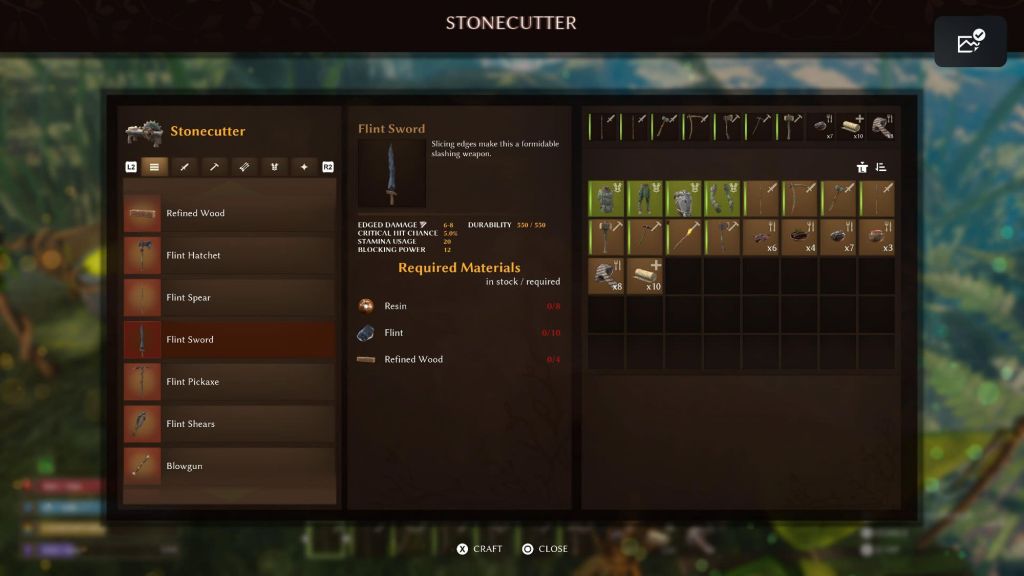Click the inventory sort button
This screenshot has height=576, width=1024.
coord(881,167)
